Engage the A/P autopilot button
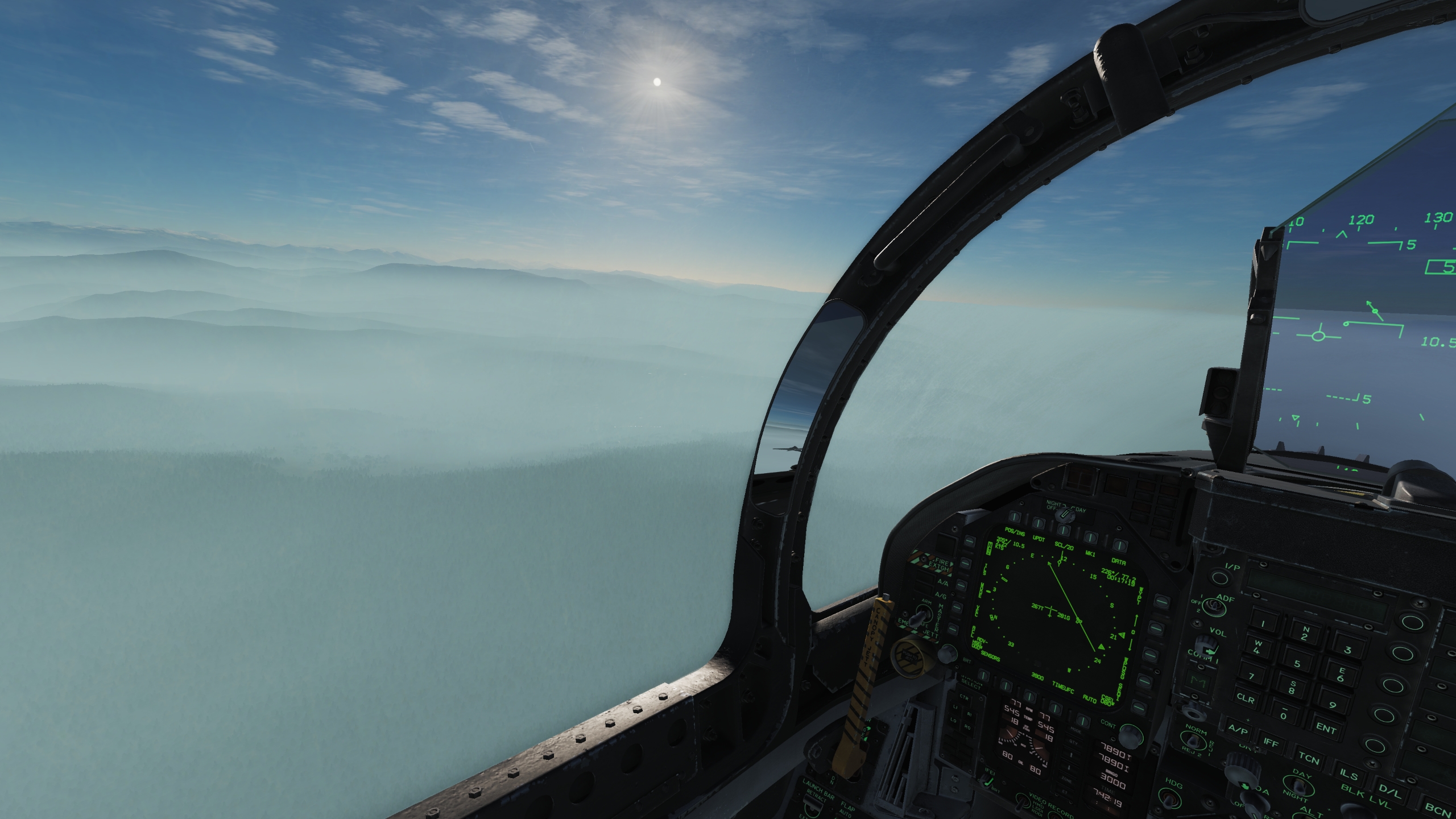Viewport: 1456px width, 819px height. click(1238, 730)
